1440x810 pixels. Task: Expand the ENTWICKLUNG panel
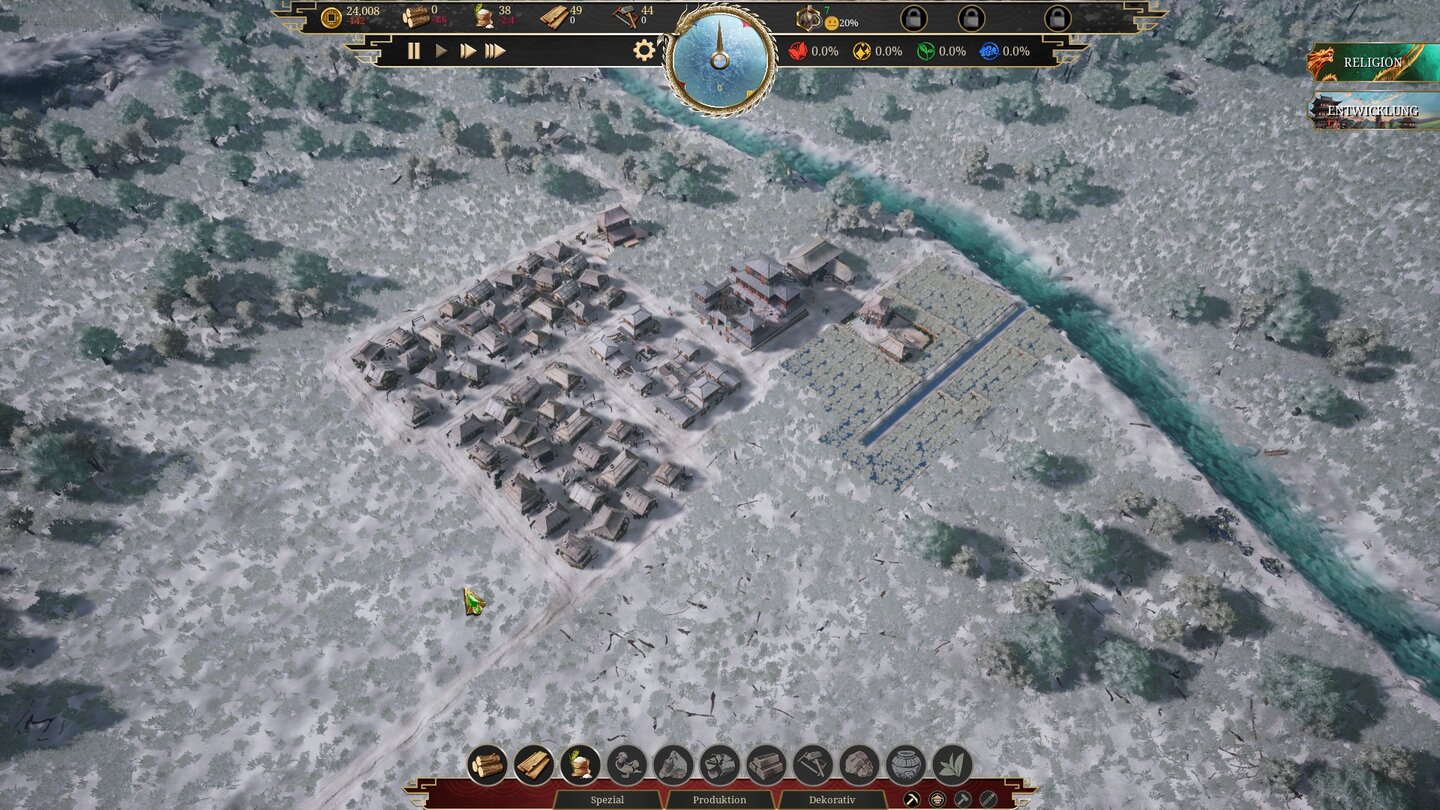tap(1374, 110)
